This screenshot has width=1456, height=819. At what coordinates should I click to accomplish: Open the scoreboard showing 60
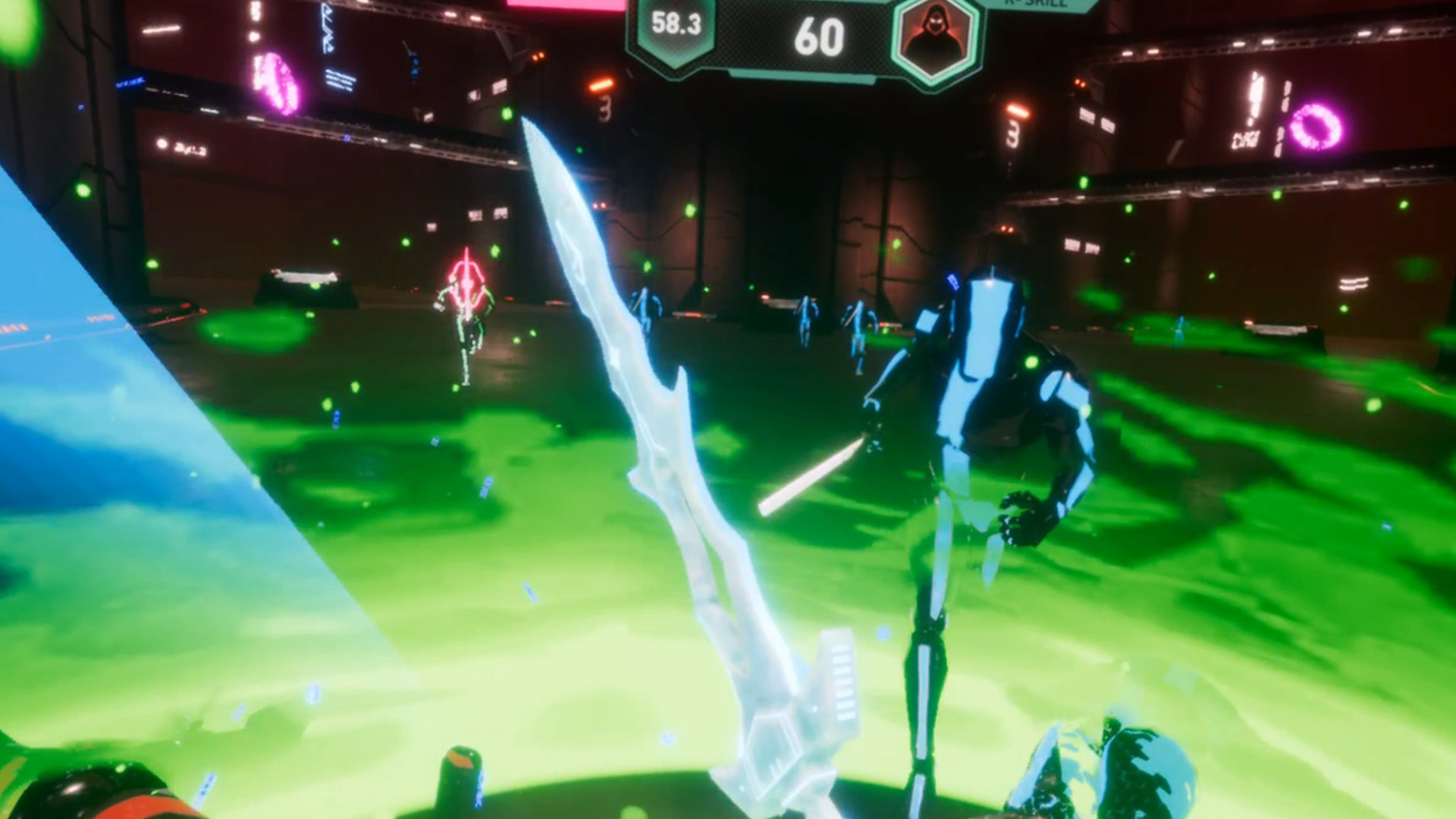pos(823,34)
